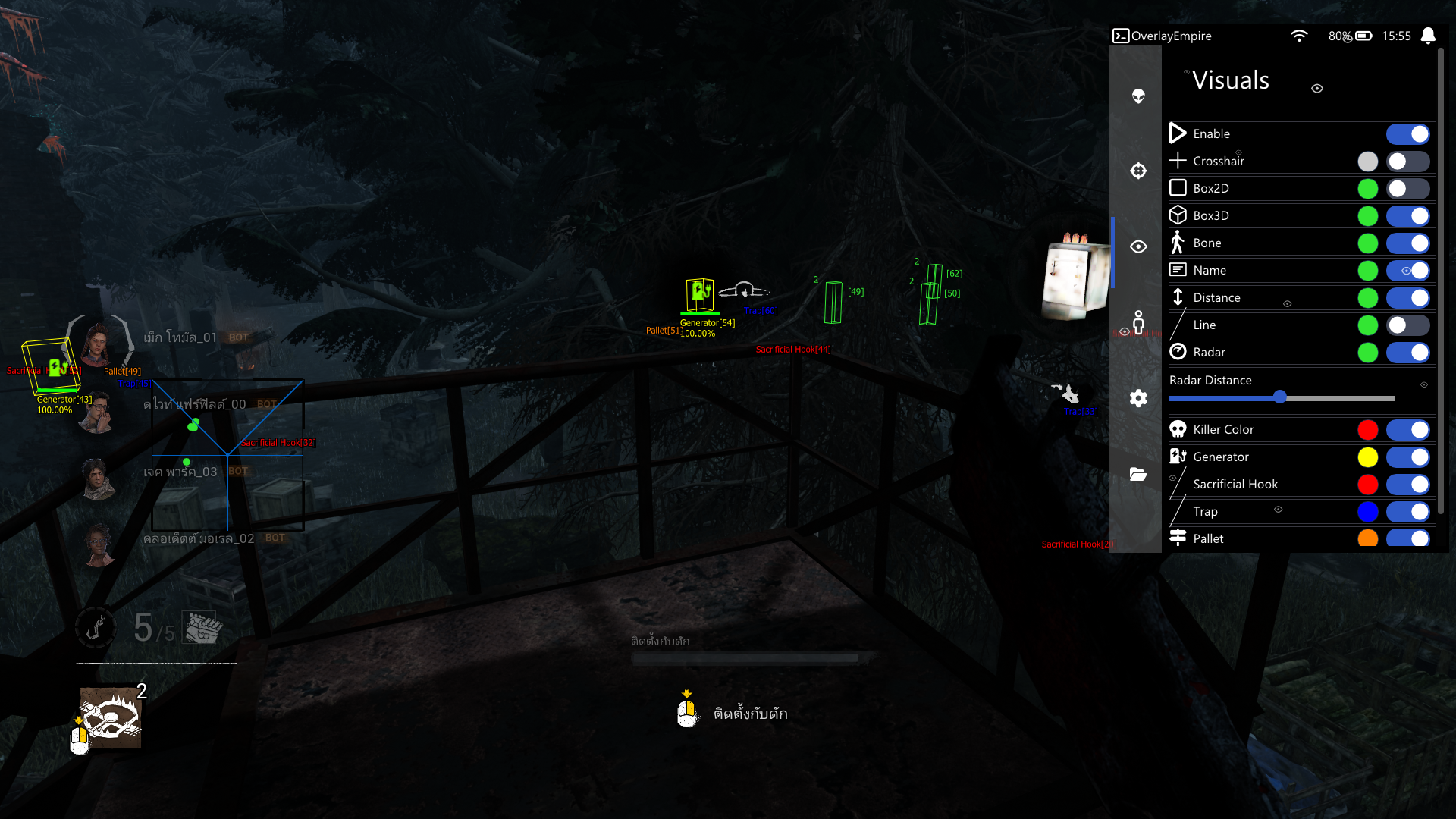The image size is (1456, 819).
Task: Toggle the Enable switch in Visuals
Action: (1407, 134)
